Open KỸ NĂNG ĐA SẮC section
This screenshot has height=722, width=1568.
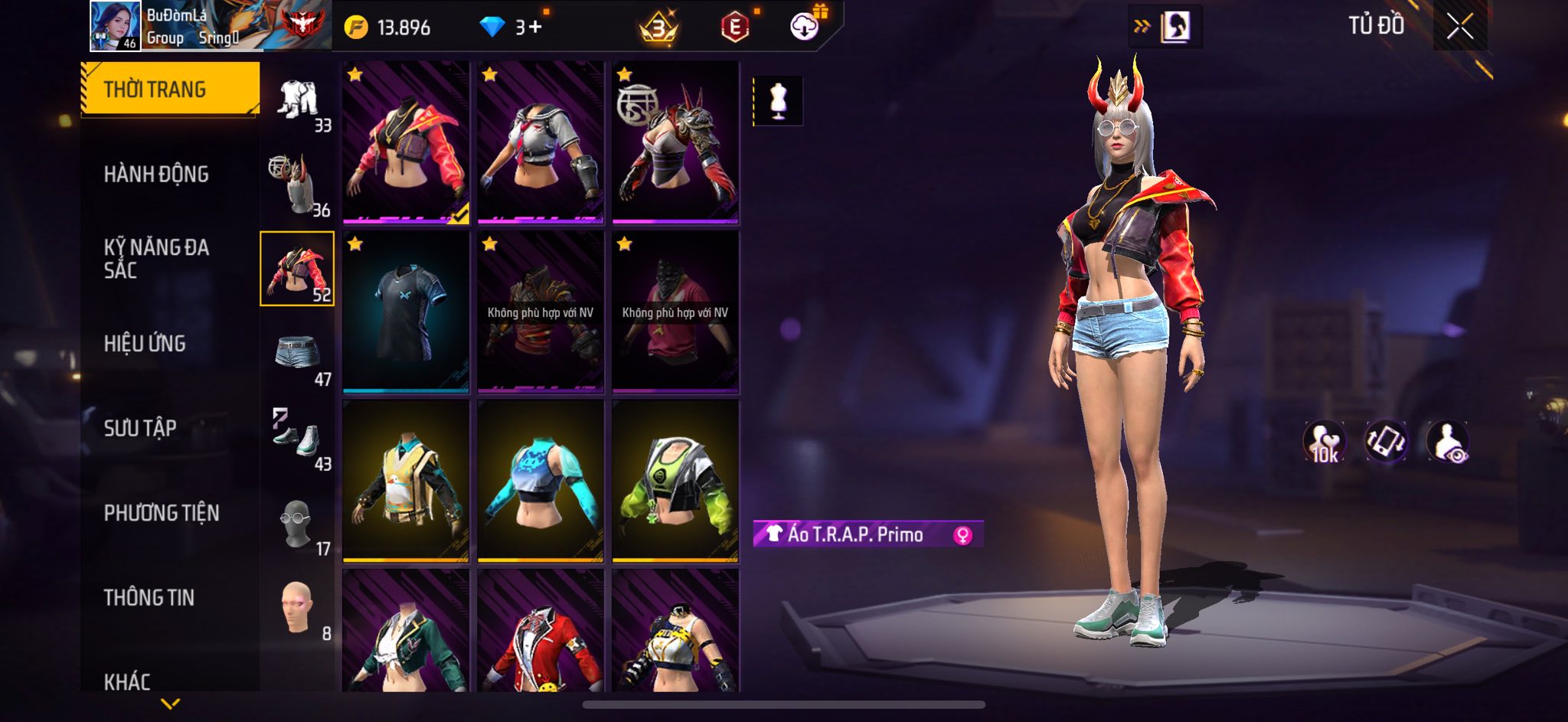point(156,259)
